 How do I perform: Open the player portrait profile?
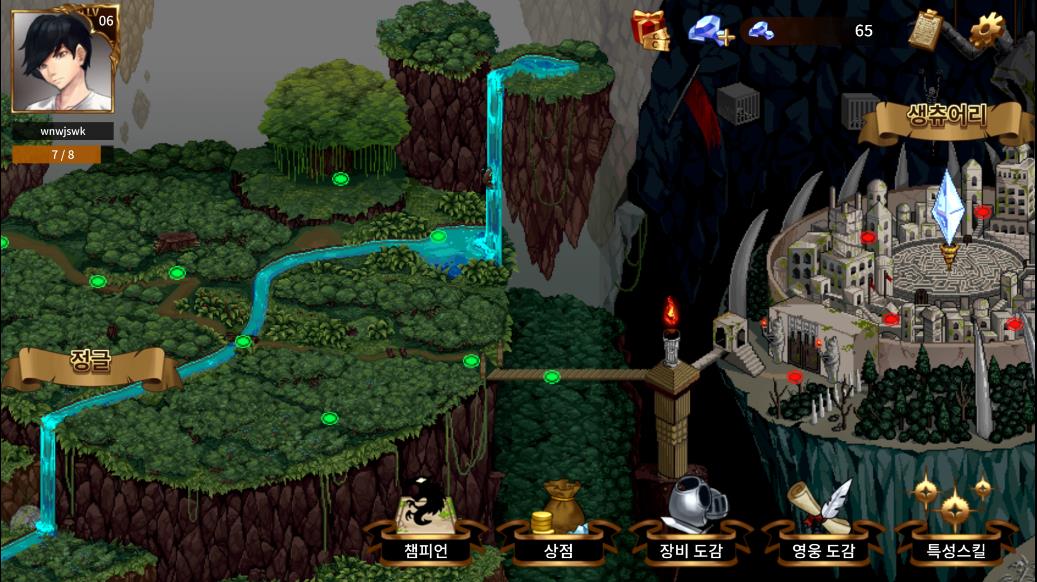(64, 60)
